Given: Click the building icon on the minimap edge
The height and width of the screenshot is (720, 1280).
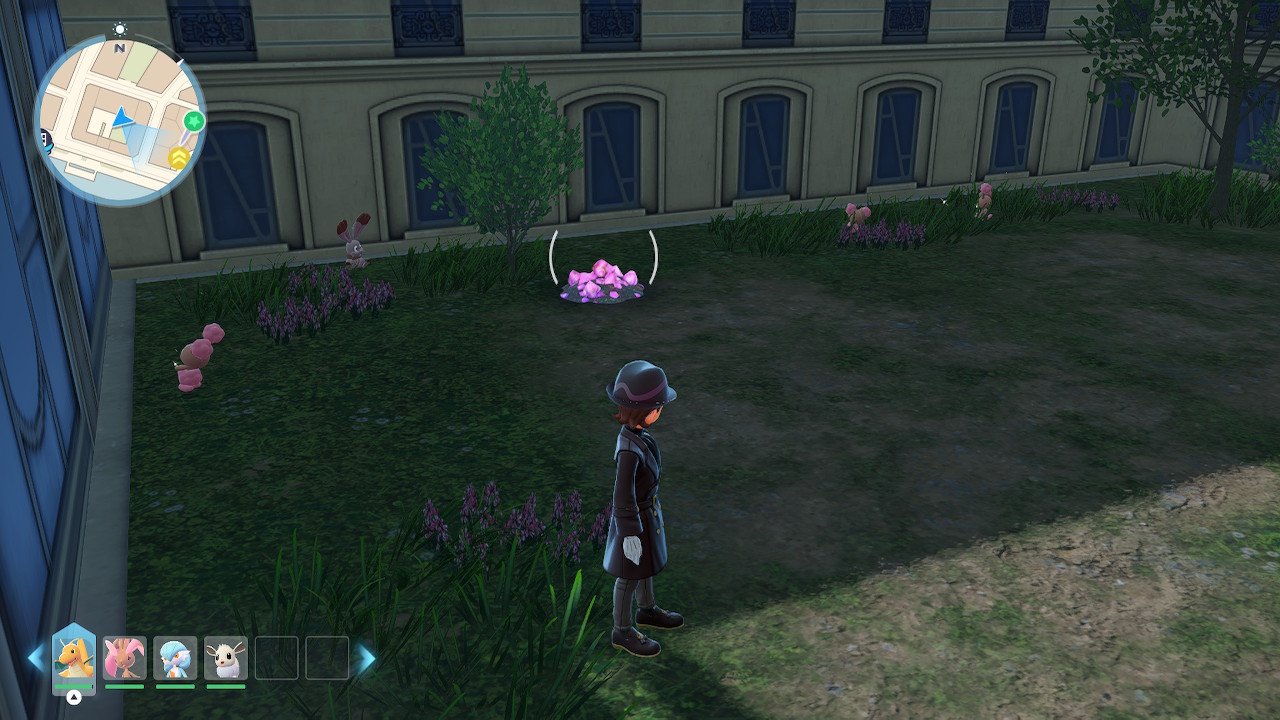Looking at the screenshot, I should point(44,137).
